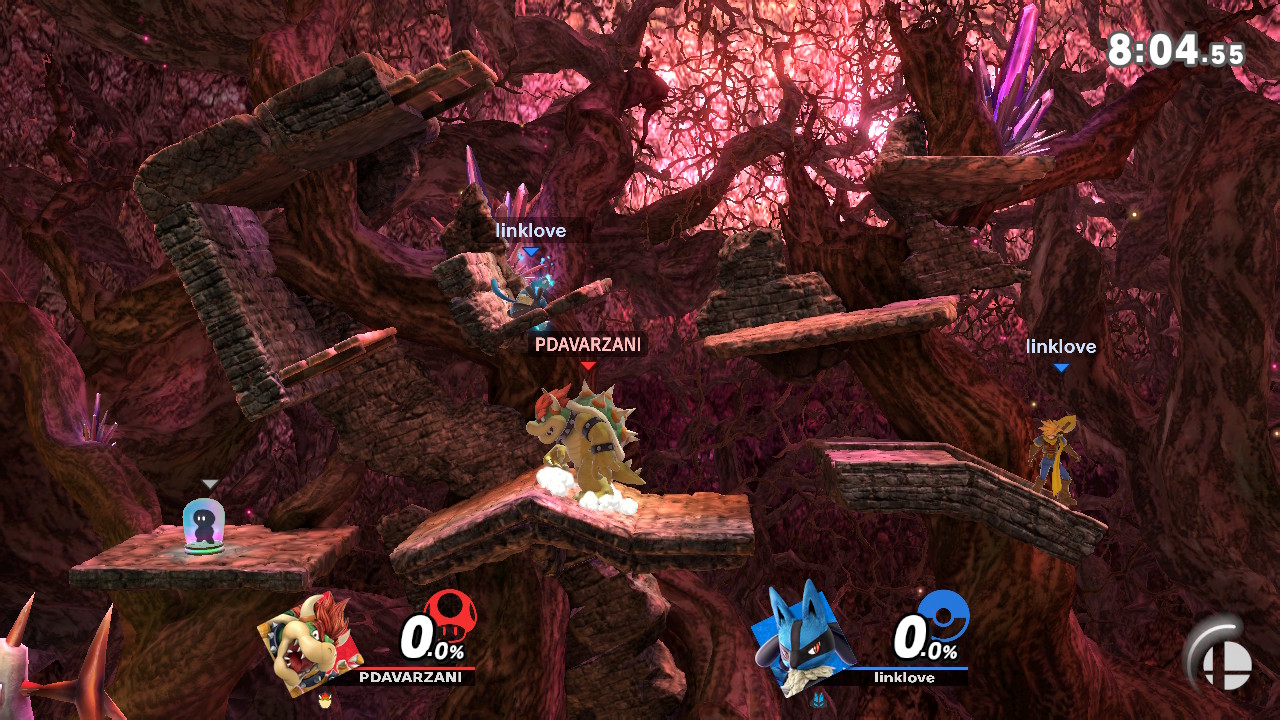1280x720 pixels.
Task: Expand the PDAVARZANI name tag above Bowser Jr.
Action: [x=588, y=345]
